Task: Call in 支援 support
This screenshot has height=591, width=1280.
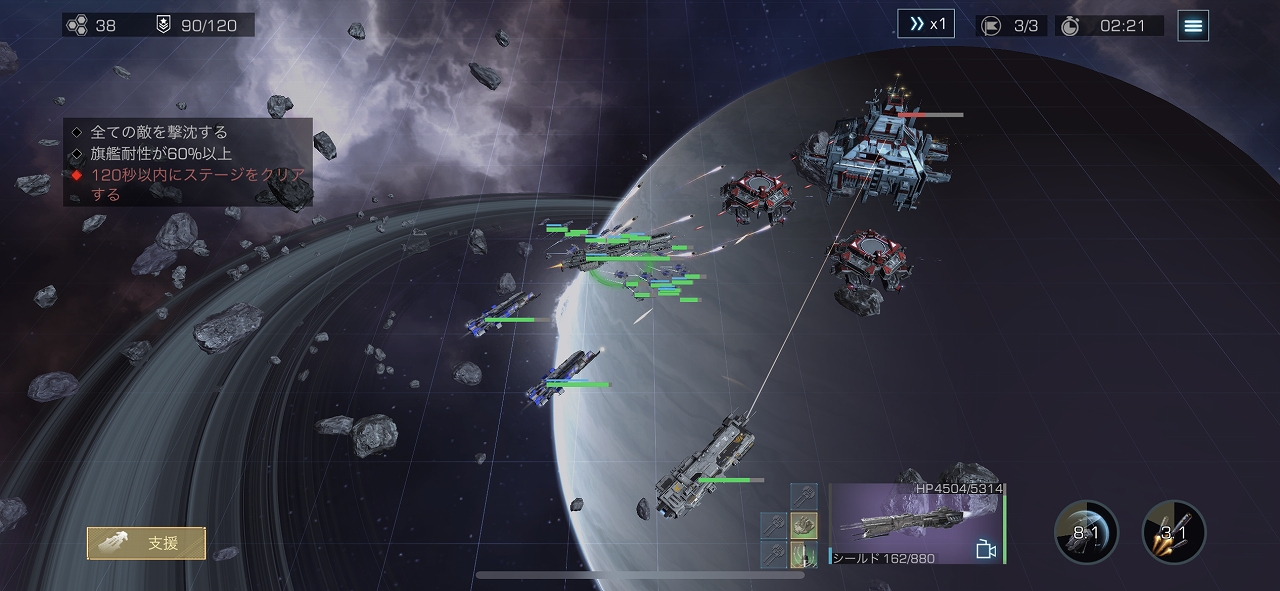Action: [x=146, y=543]
